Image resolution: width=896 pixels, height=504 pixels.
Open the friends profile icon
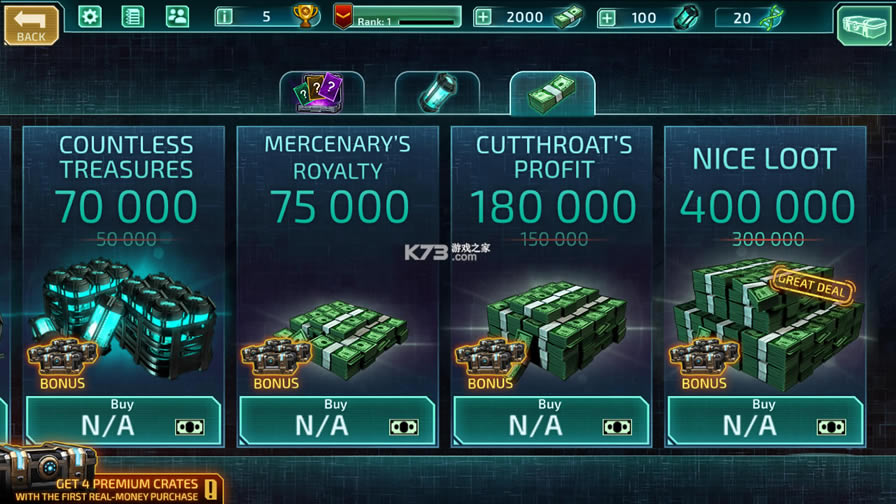click(176, 16)
